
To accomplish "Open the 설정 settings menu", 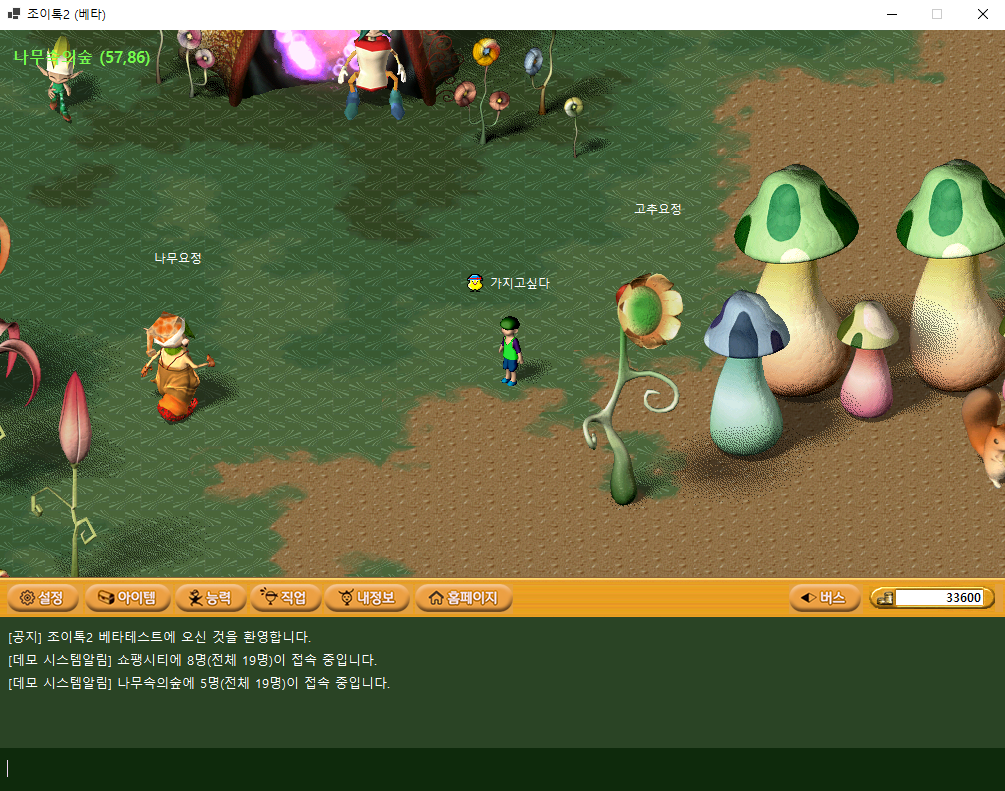I will coord(42,598).
